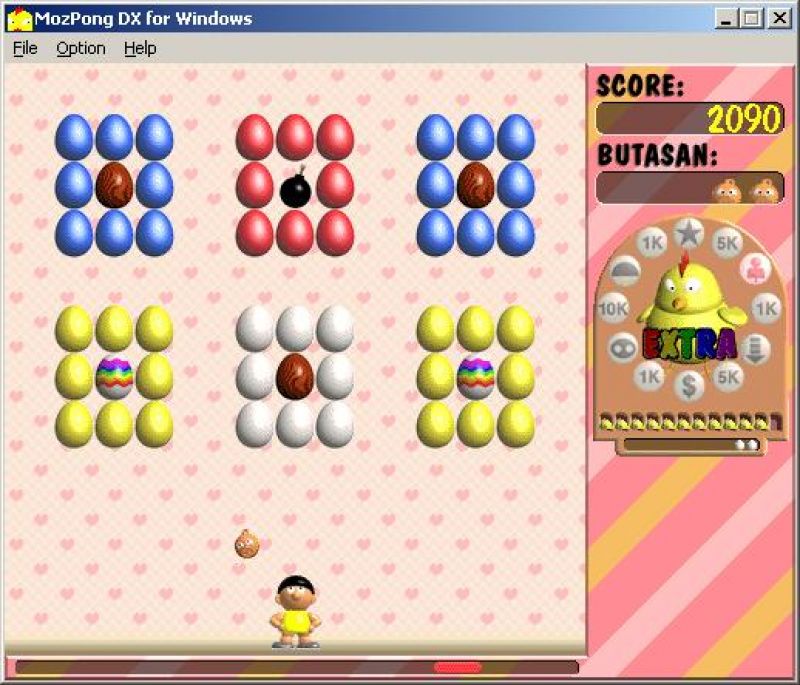
Task: Minimize the MozPong DX window
Action: point(727,18)
